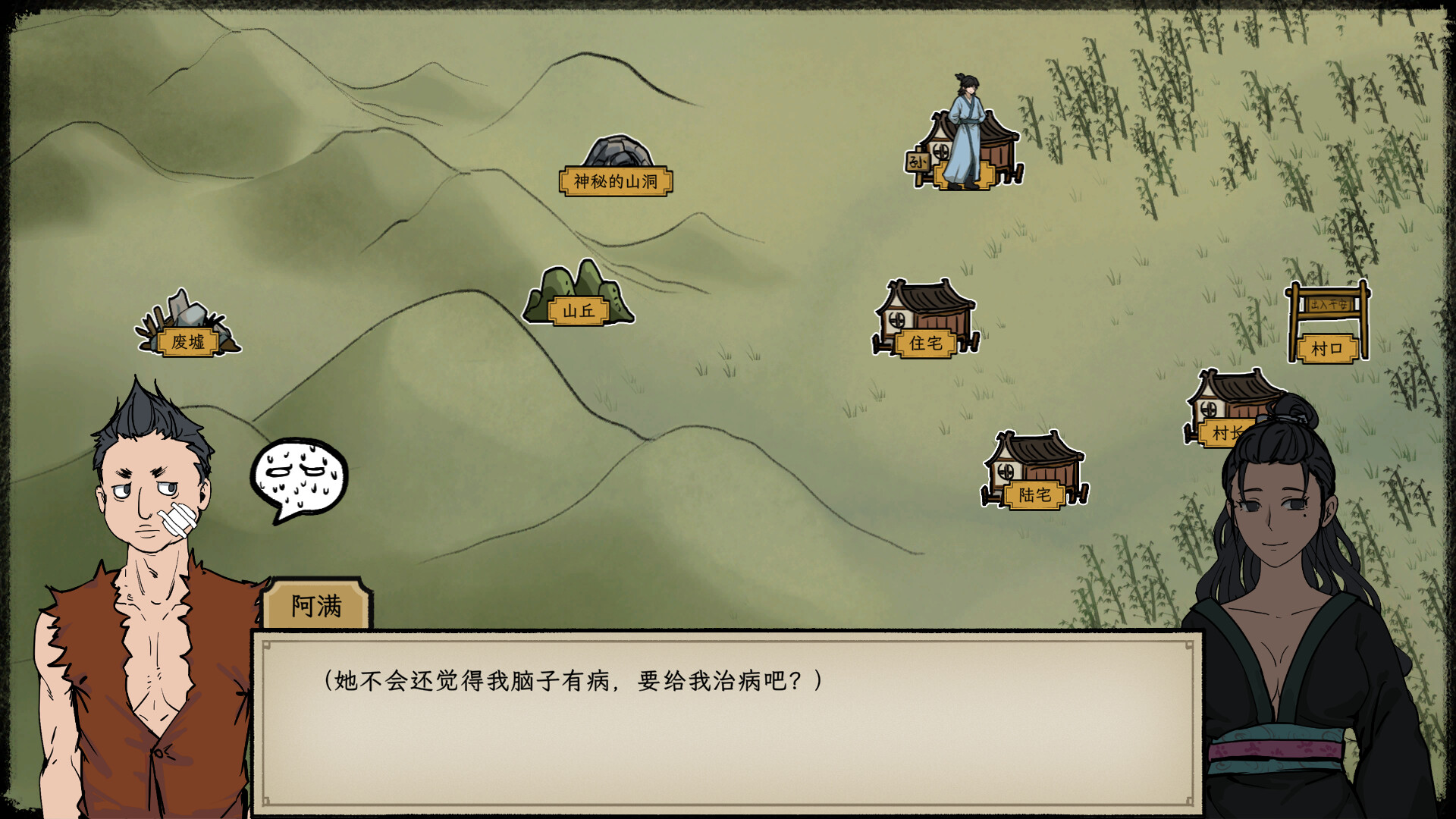This screenshot has height=819, width=1456.
Task: Open the 神秘的山洞 mysterious cave location
Action: coord(618,181)
